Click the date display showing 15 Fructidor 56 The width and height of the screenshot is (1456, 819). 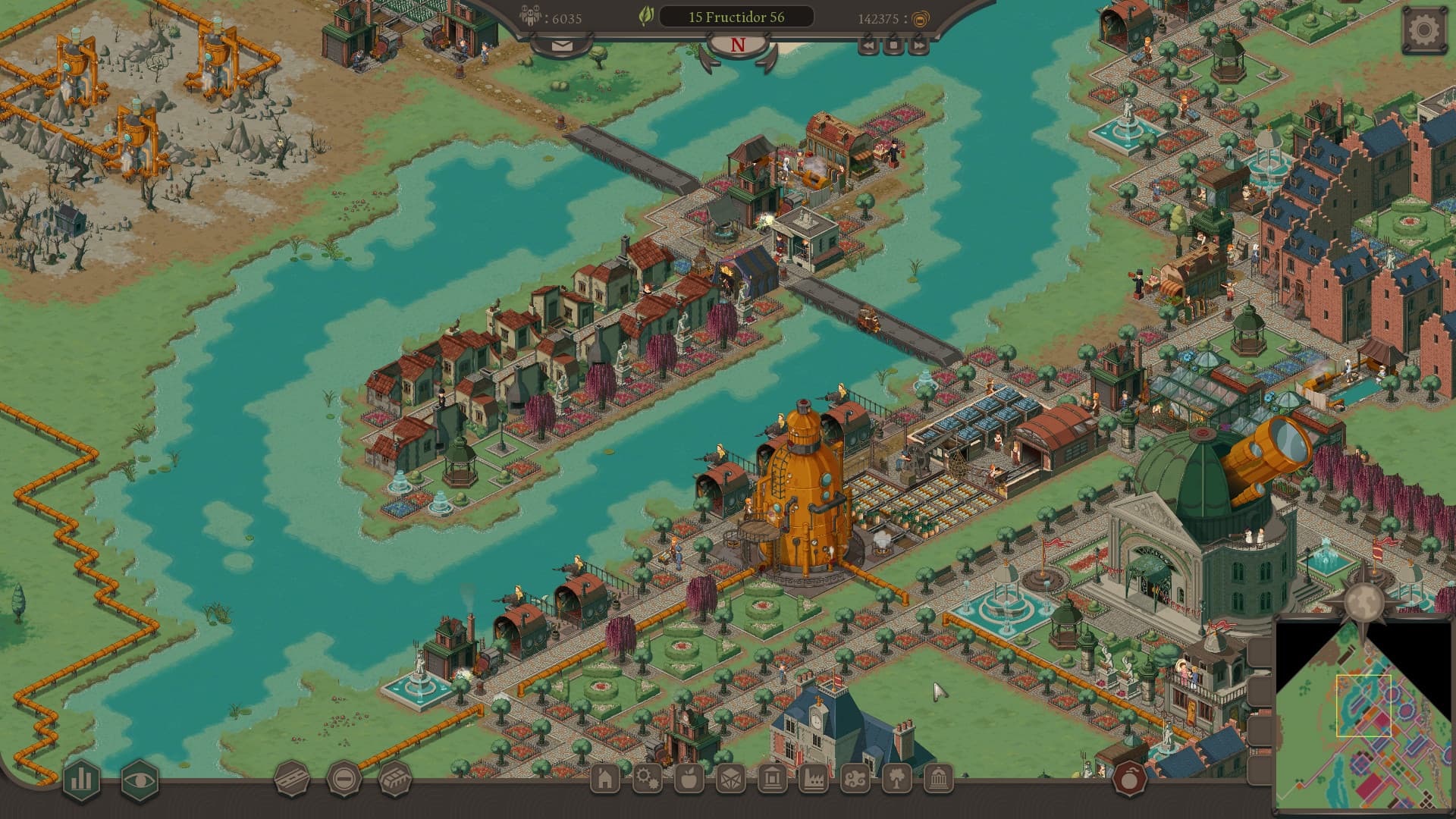point(737,17)
